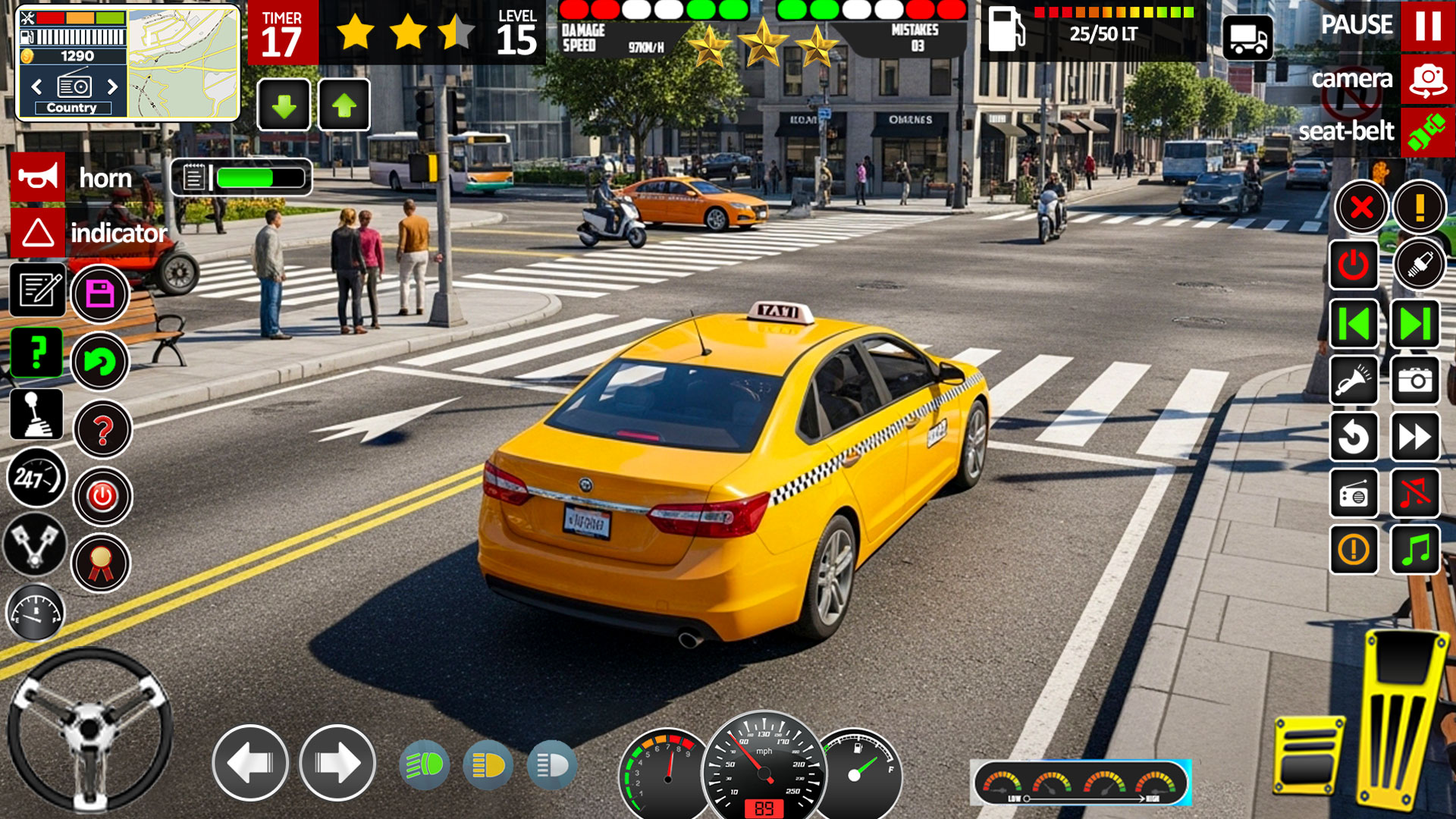Take a screenshot with the camera icon
This screenshot has height=819, width=1456.
1415,380
